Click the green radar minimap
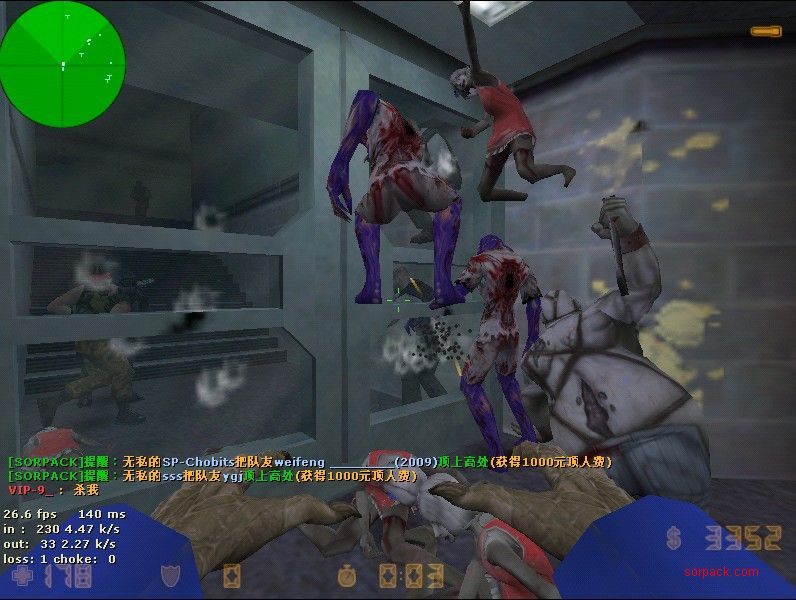This screenshot has width=796, height=600. click(x=63, y=62)
